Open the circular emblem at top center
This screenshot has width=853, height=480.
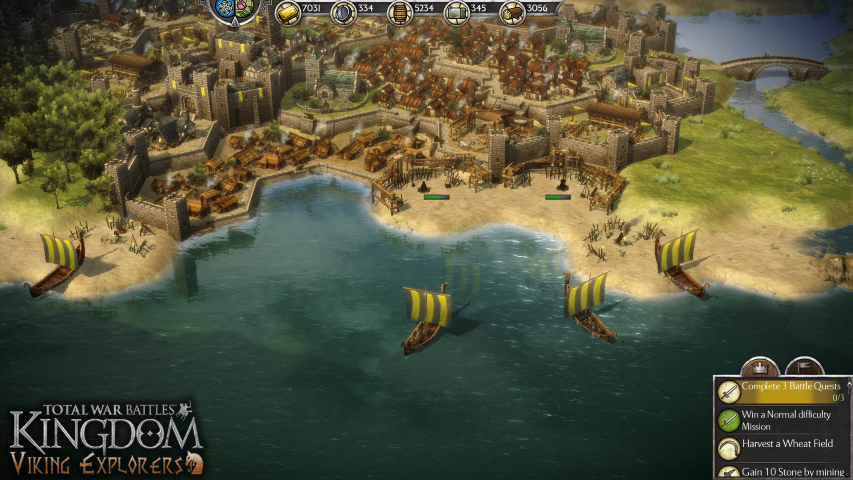click(236, 10)
